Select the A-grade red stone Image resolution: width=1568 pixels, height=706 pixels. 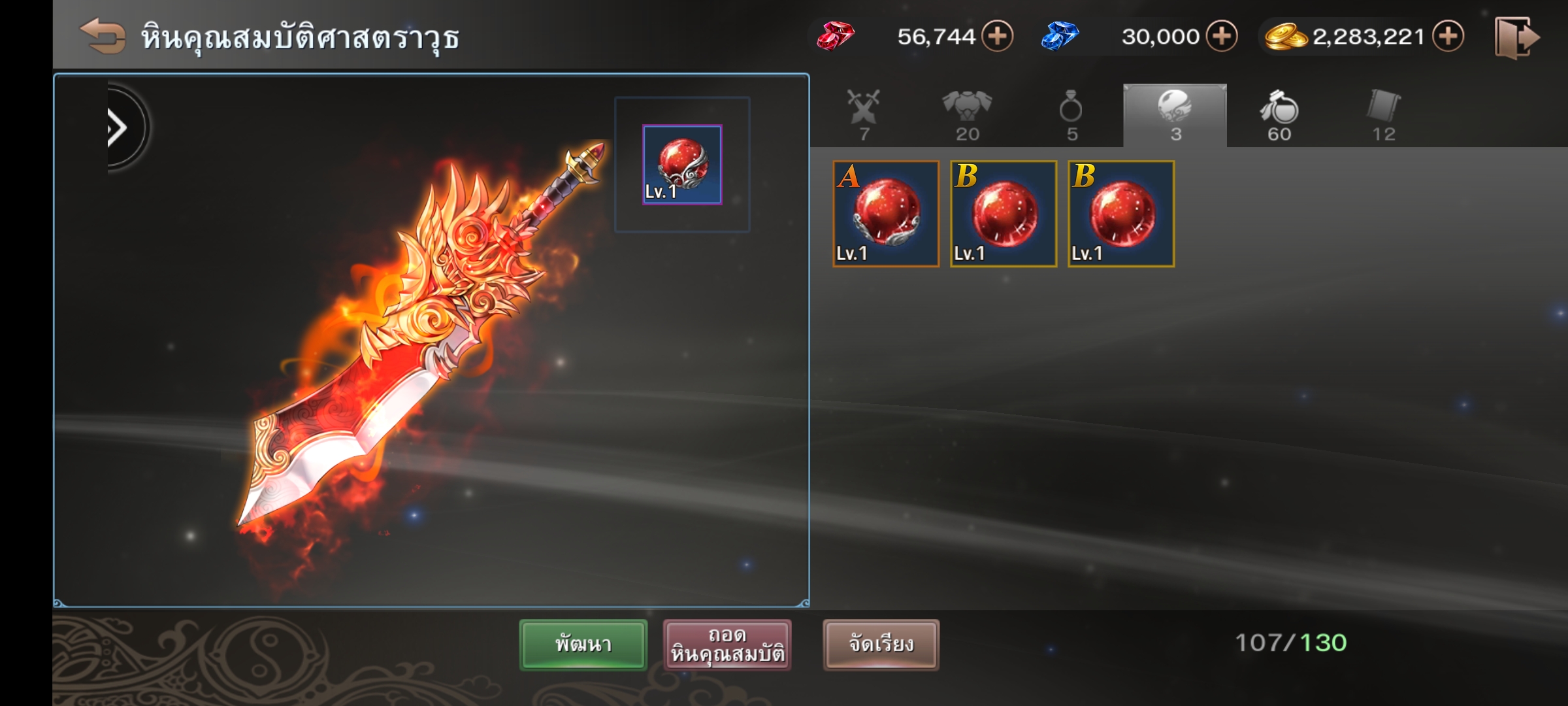pos(886,214)
